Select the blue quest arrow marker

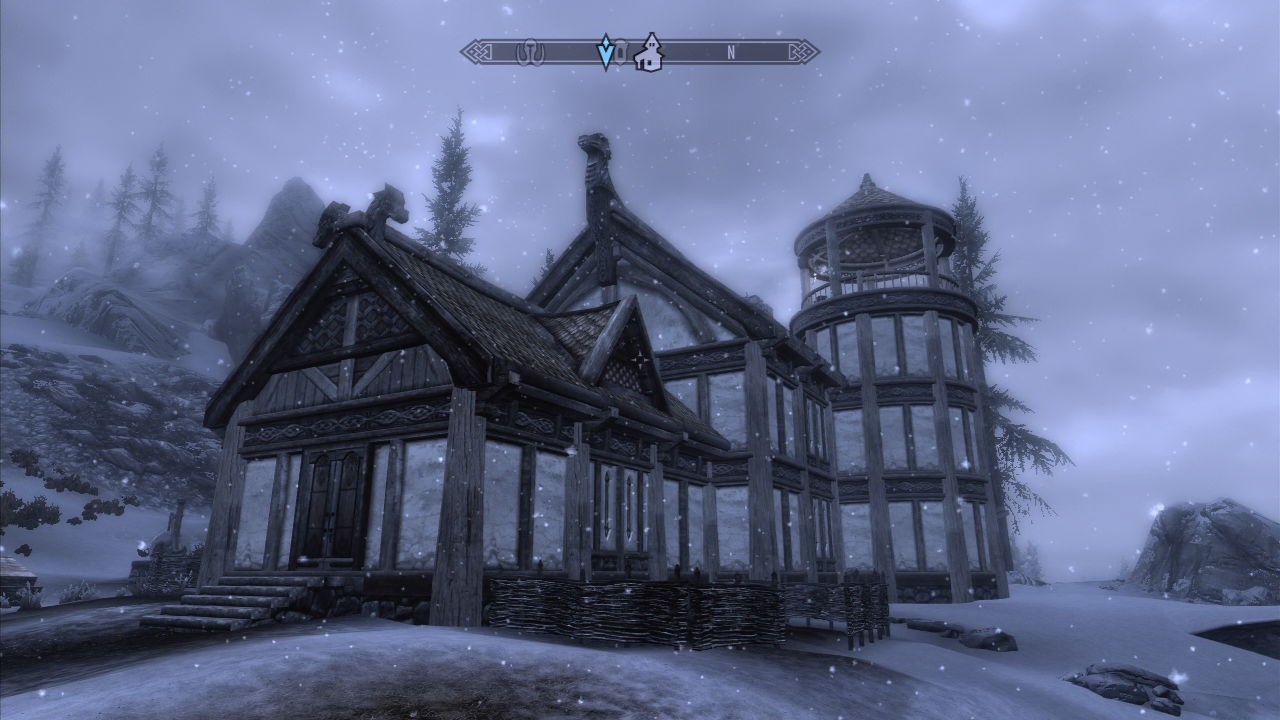coord(604,52)
